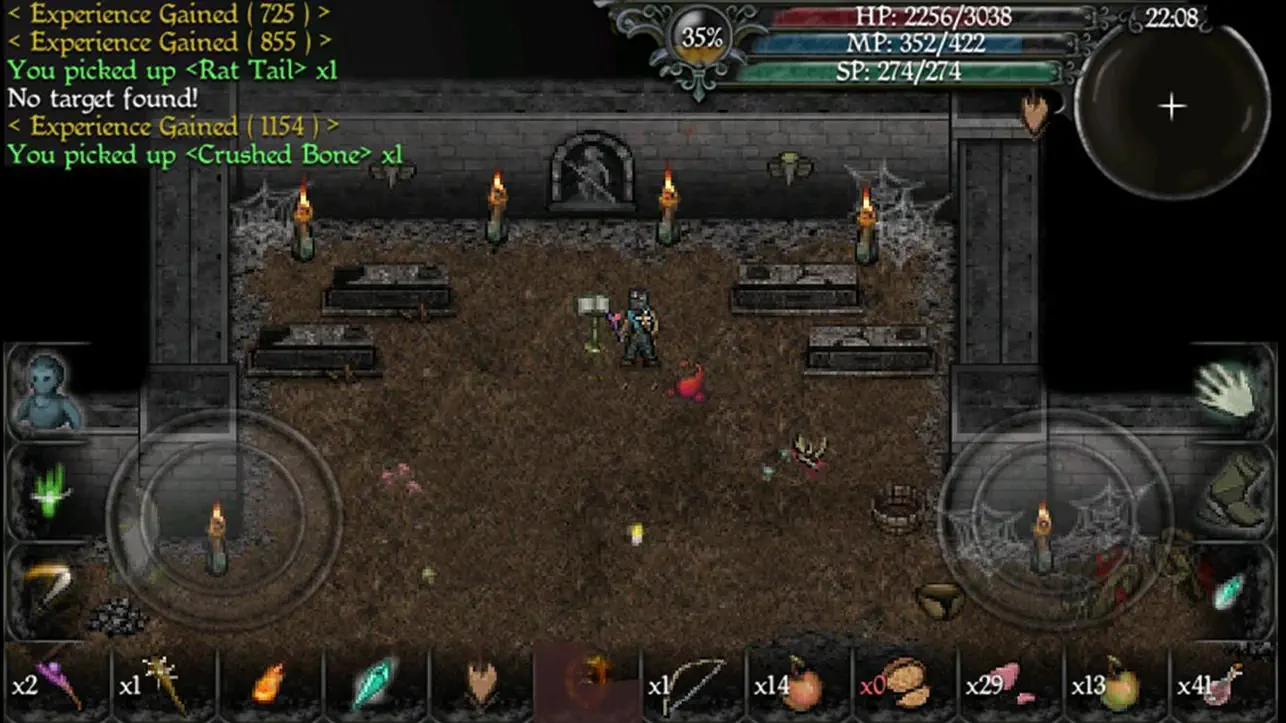The image size is (1286, 723).
Task: Select the brown wolf mask hotbar slot
Action: 481,685
